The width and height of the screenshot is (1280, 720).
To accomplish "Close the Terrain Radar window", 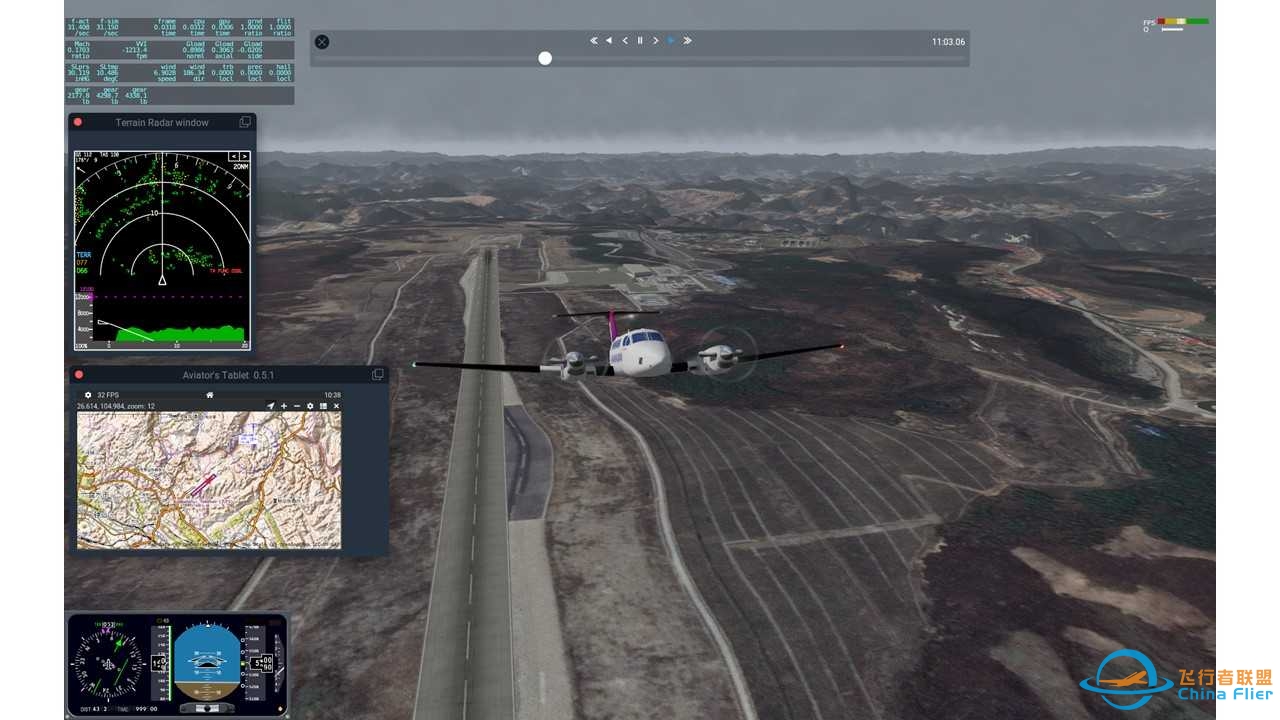I will click(78, 122).
